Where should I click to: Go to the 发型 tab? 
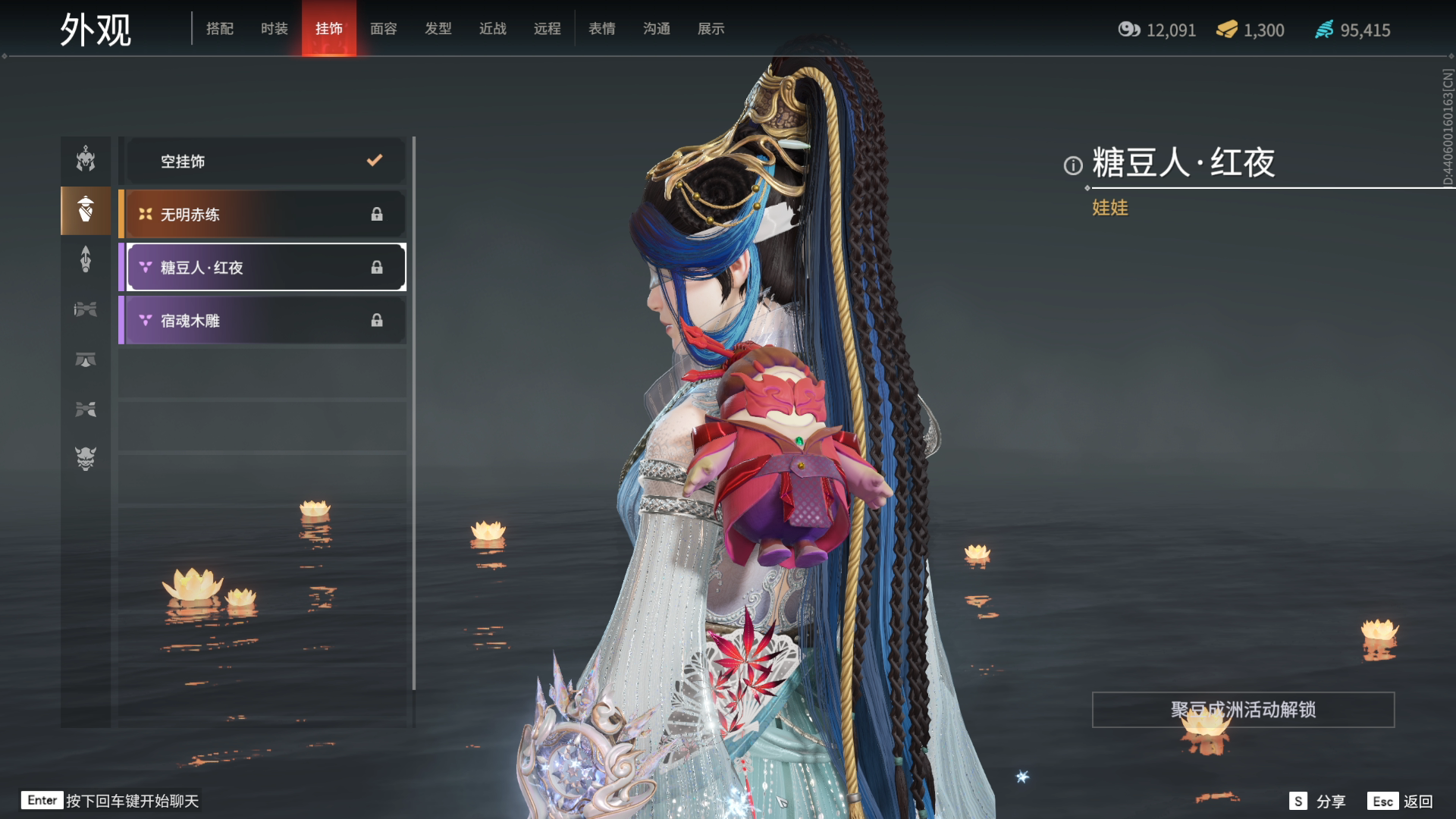point(438,29)
